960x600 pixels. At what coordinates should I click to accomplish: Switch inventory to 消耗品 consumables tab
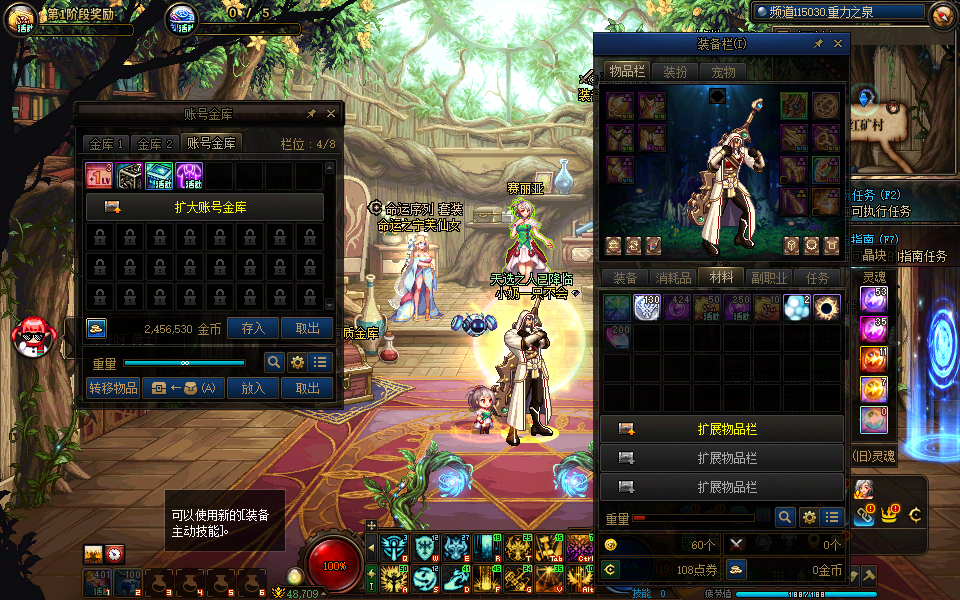pos(673,278)
